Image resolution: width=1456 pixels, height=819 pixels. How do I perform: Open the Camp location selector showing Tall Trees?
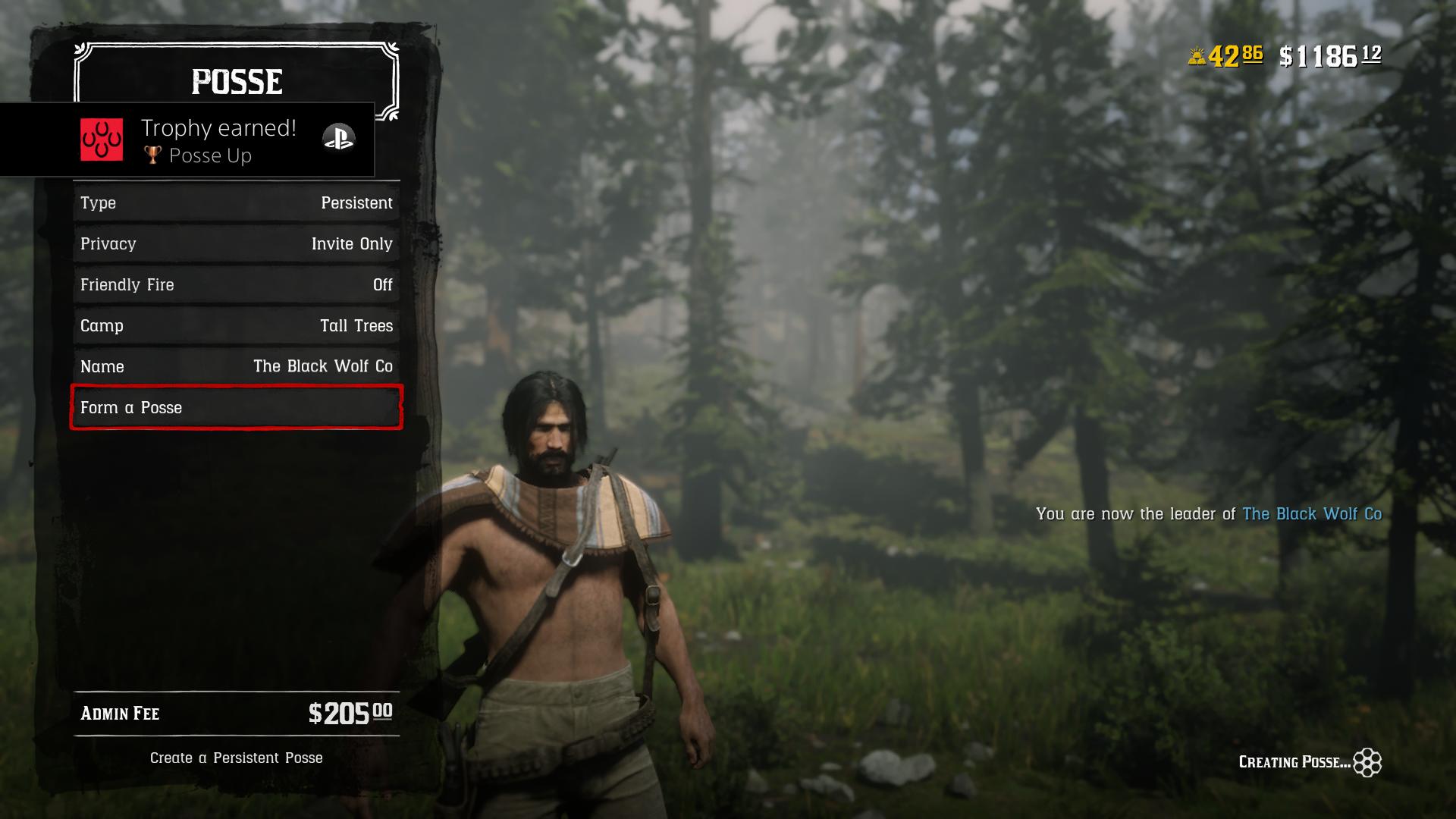(236, 325)
